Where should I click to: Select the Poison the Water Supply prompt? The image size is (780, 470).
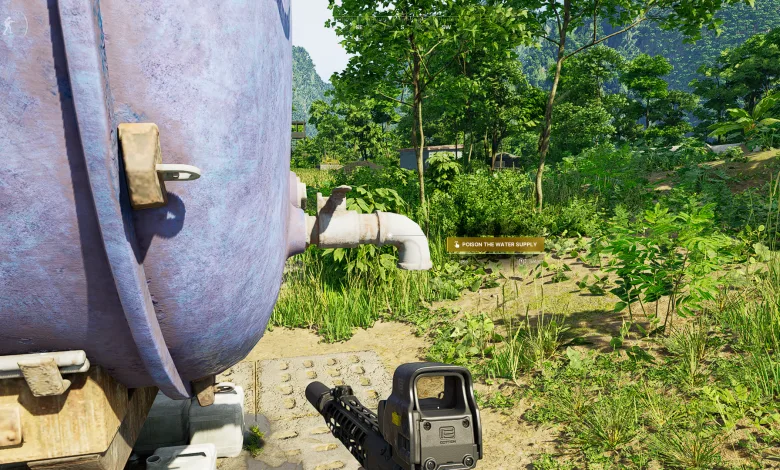496,244
